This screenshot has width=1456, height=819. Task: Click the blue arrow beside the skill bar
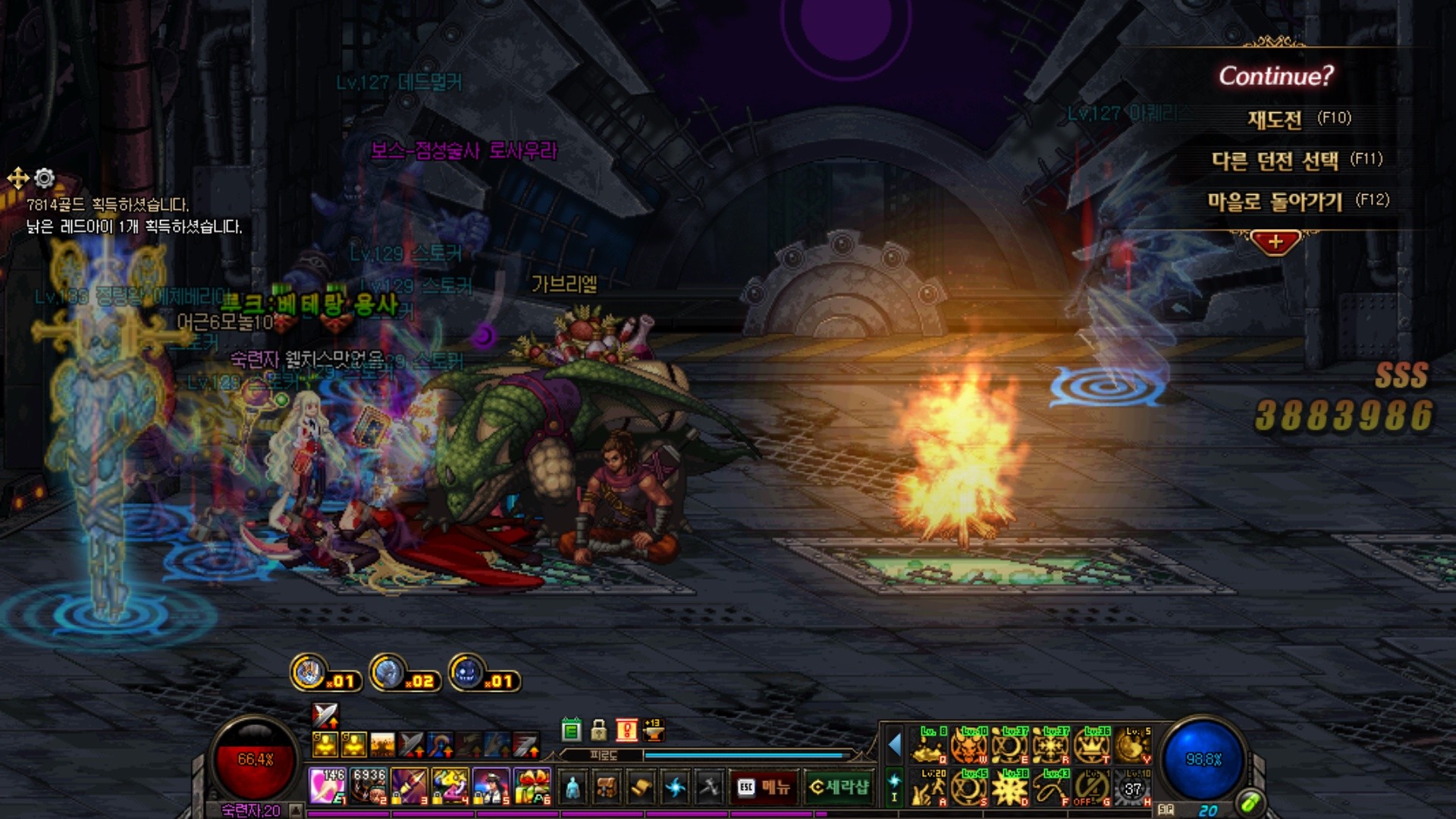[895, 745]
